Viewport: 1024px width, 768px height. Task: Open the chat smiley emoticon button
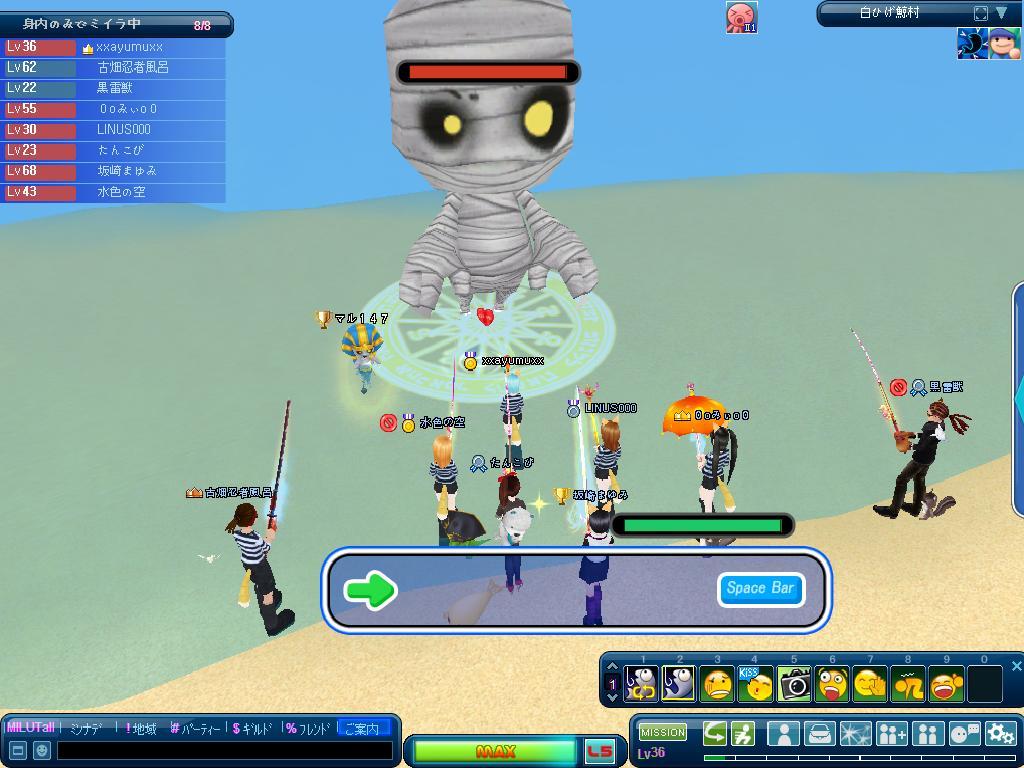point(42,750)
